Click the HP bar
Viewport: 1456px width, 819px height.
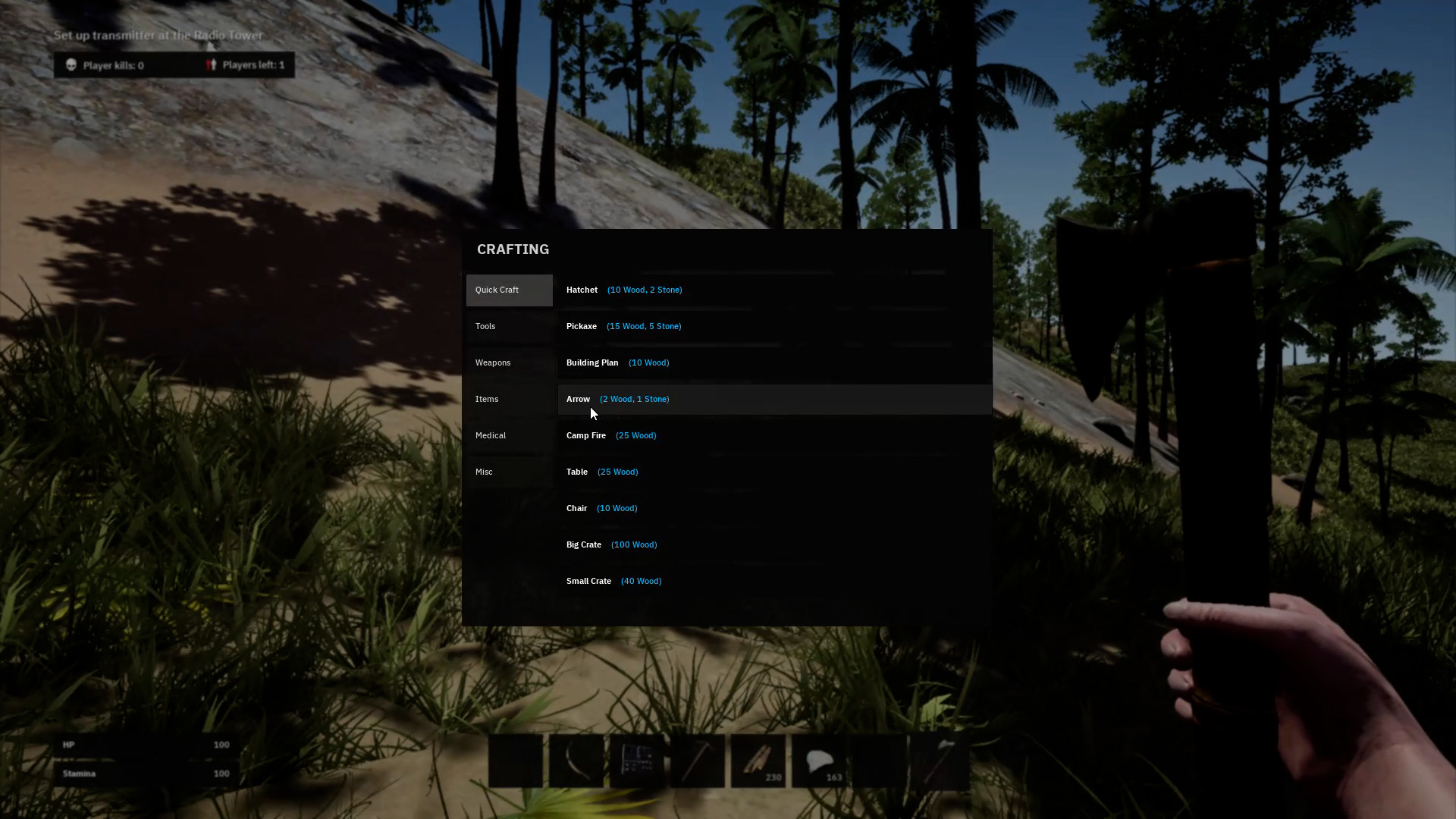(144, 744)
